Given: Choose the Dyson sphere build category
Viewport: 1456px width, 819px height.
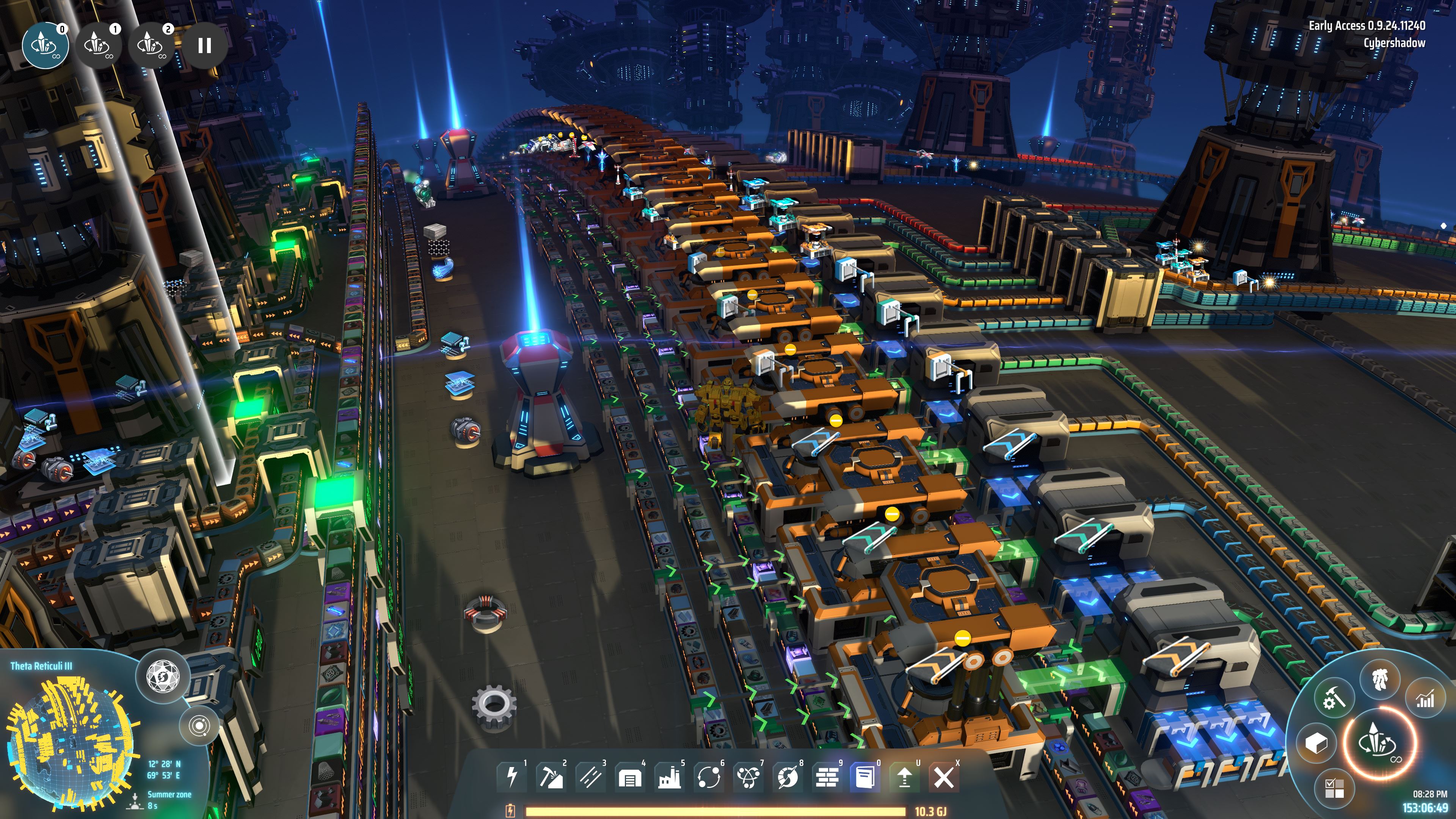Looking at the screenshot, I should pyautogui.click(x=788, y=778).
